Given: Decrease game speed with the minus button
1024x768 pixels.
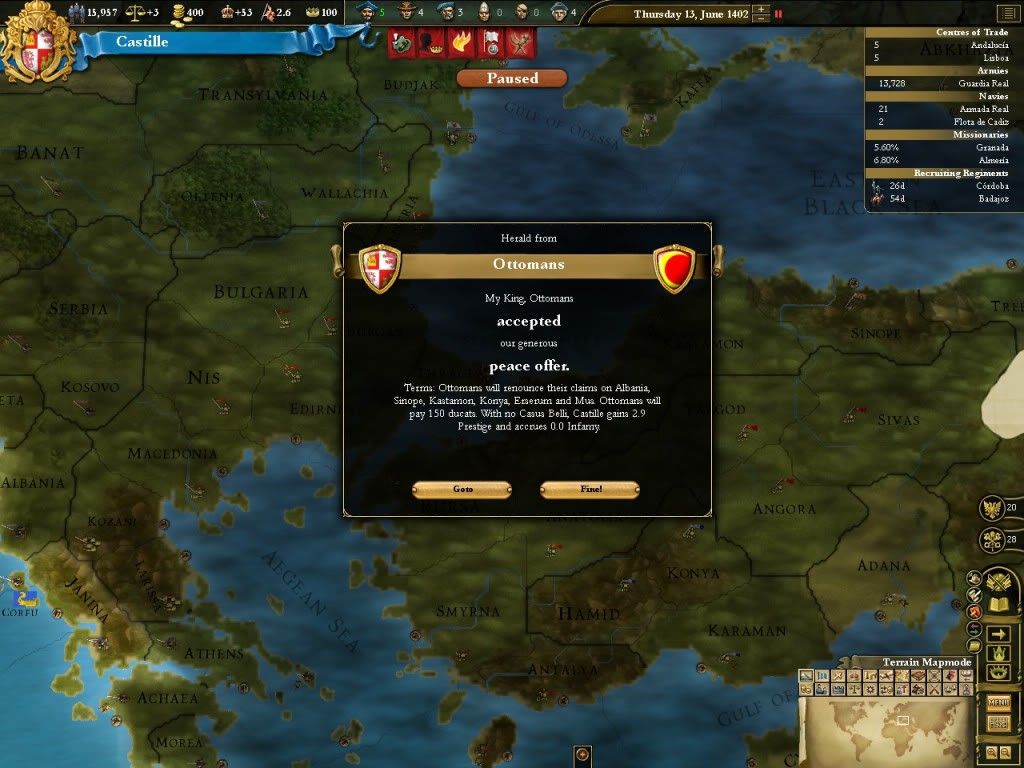Looking at the screenshot, I should [x=762, y=19].
